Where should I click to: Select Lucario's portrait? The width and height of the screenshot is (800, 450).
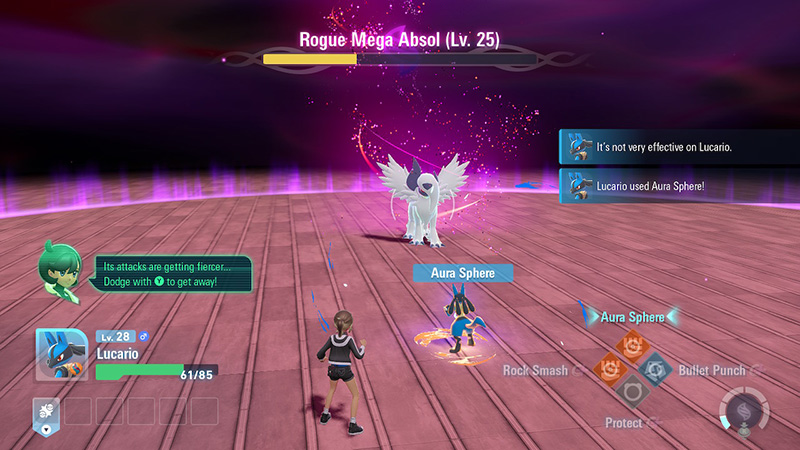click(x=61, y=355)
